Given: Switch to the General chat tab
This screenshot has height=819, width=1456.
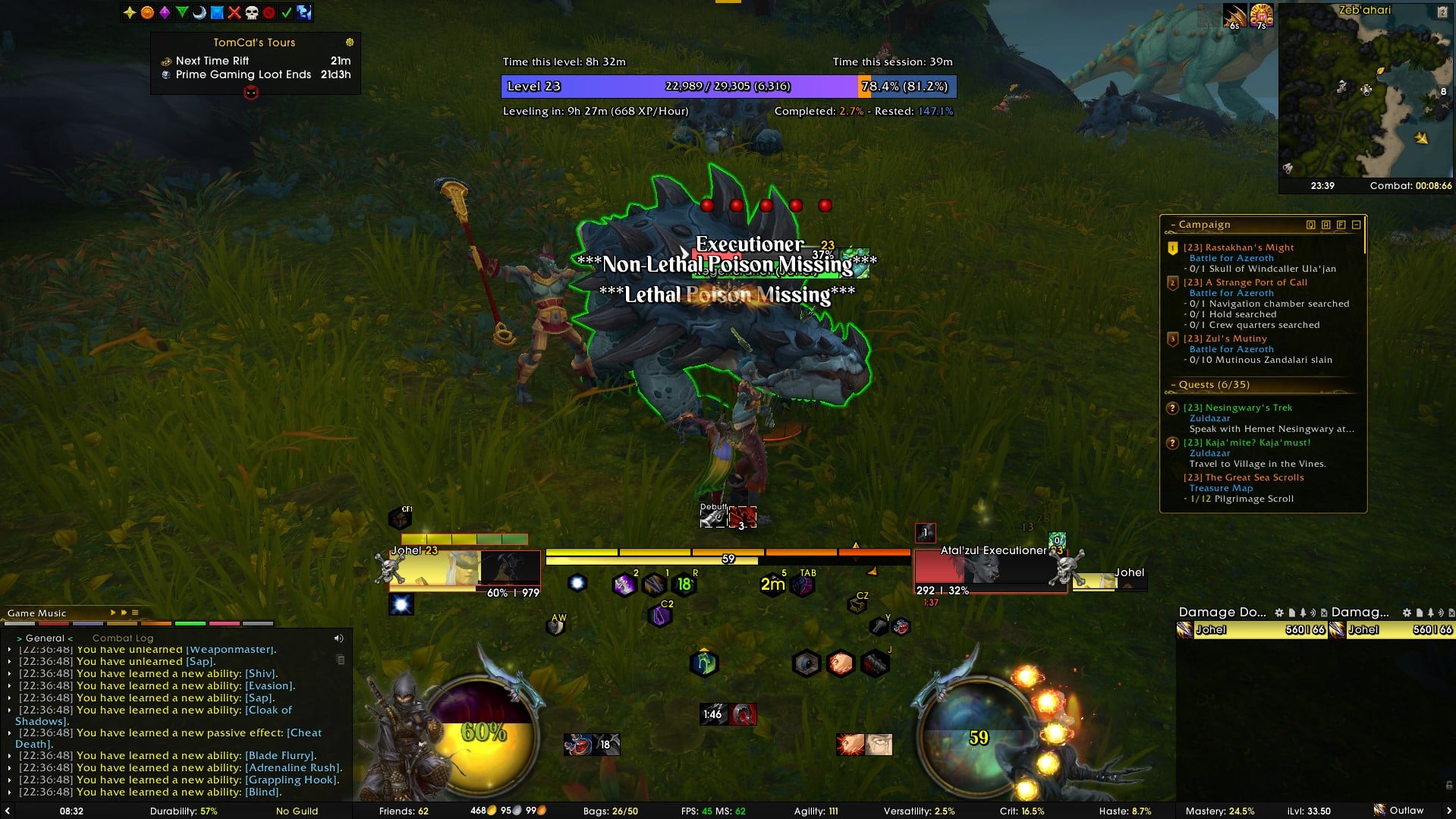Looking at the screenshot, I should click(45, 638).
